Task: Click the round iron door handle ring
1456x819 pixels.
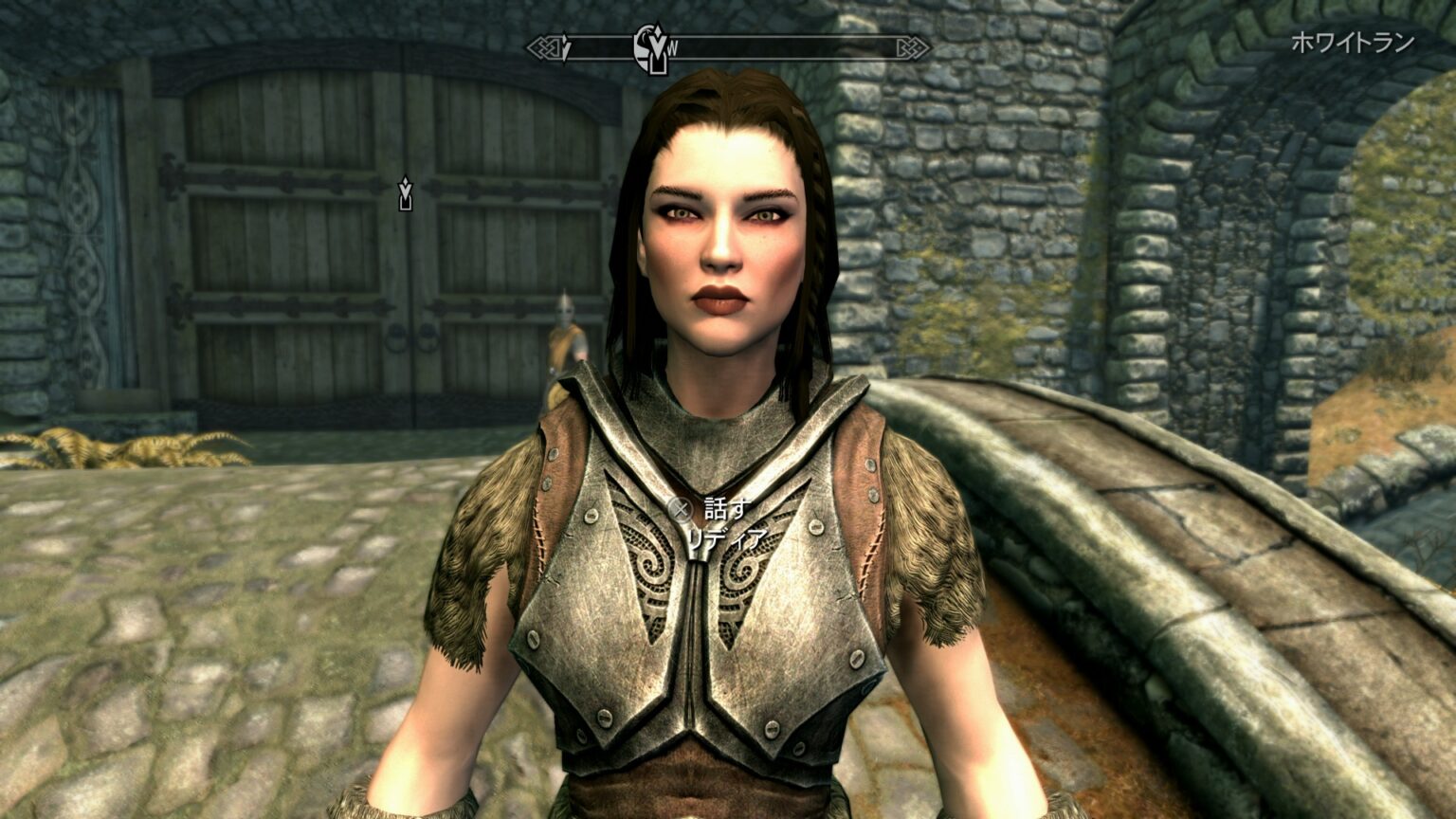Action: 394,341
